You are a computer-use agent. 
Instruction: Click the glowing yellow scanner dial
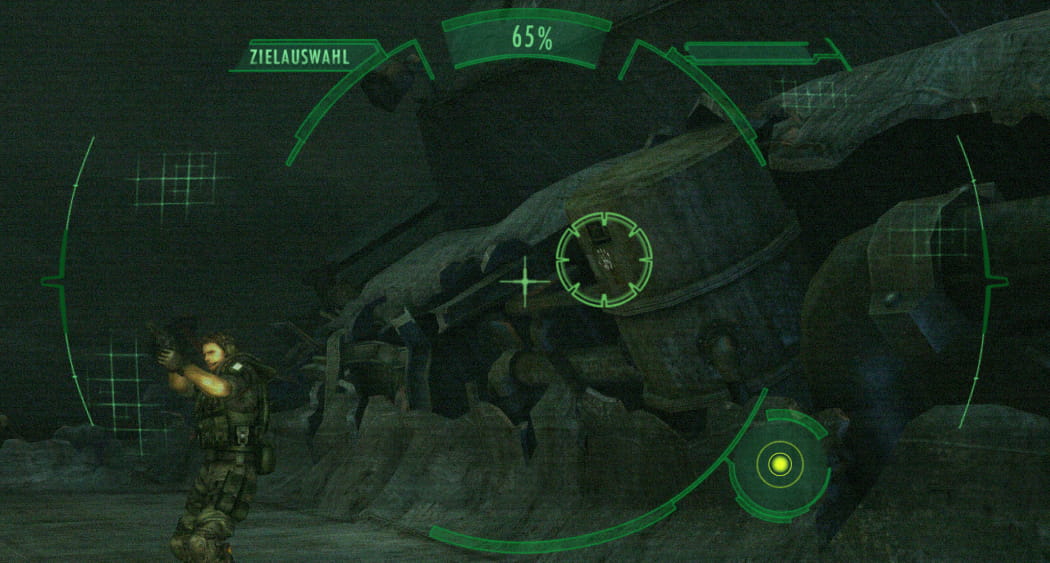pos(780,464)
